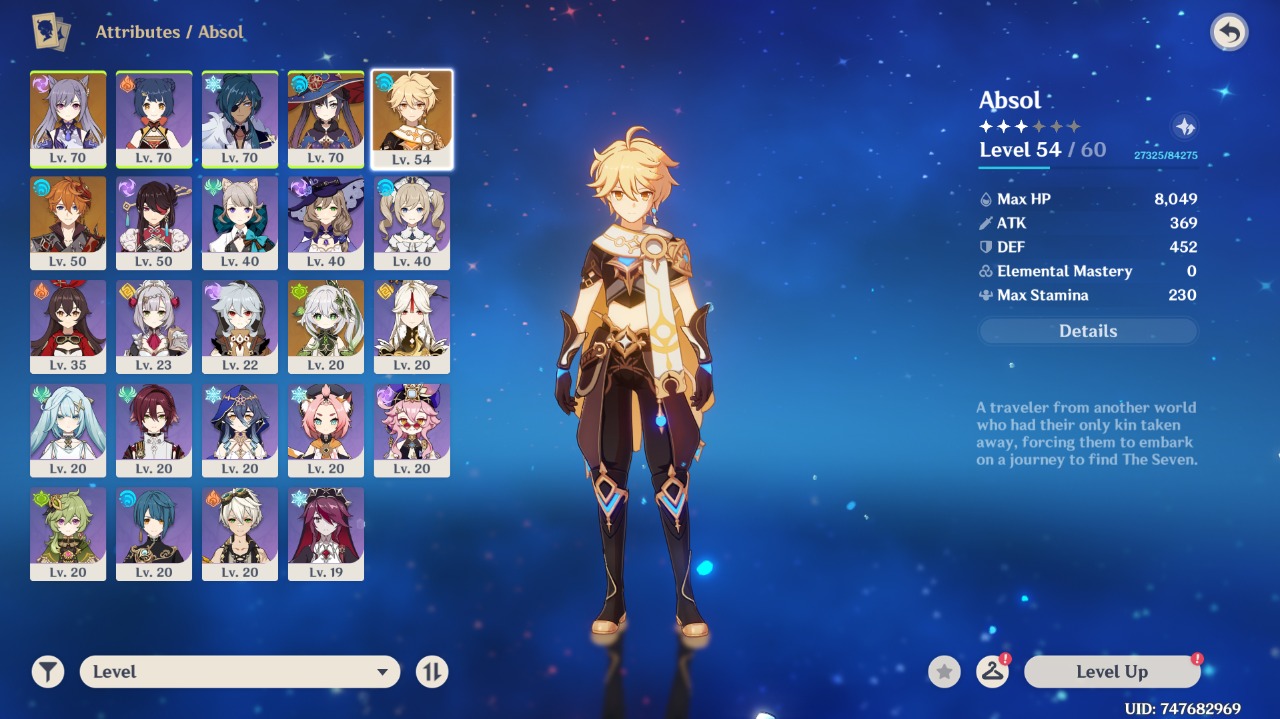Return using the back arrow button
This screenshot has width=1280, height=719.
click(1229, 33)
